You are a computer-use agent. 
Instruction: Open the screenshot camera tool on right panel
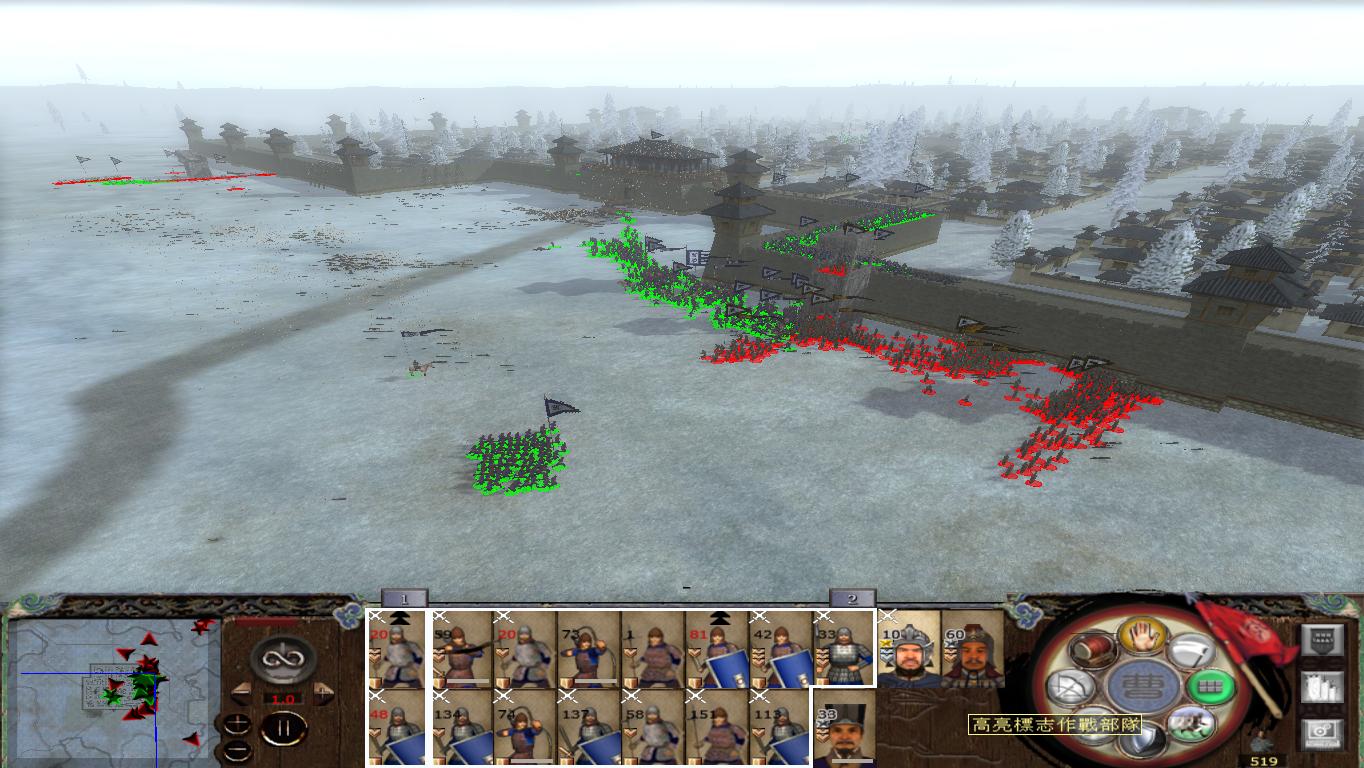pos(1322,733)
